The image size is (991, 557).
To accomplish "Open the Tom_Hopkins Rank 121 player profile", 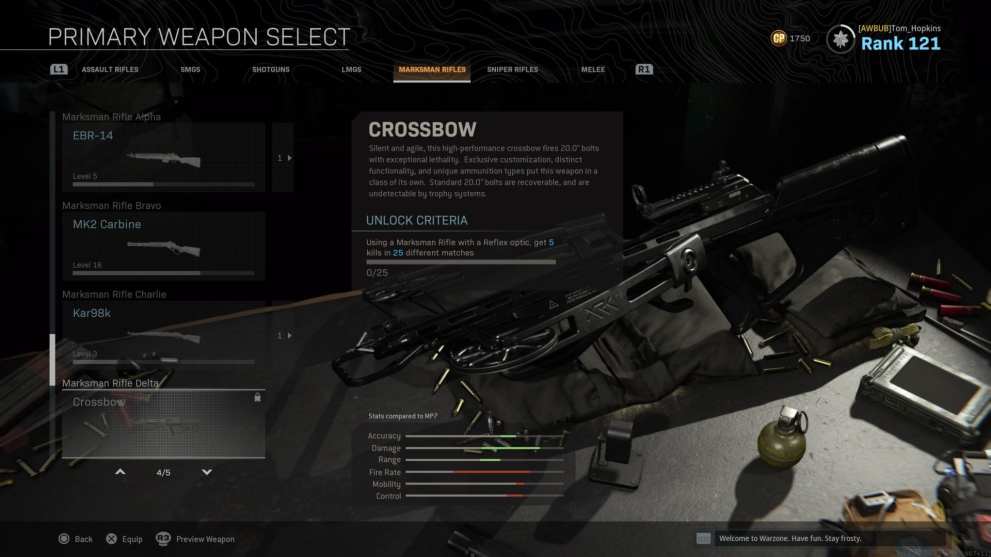I will [x=885, y=39].
